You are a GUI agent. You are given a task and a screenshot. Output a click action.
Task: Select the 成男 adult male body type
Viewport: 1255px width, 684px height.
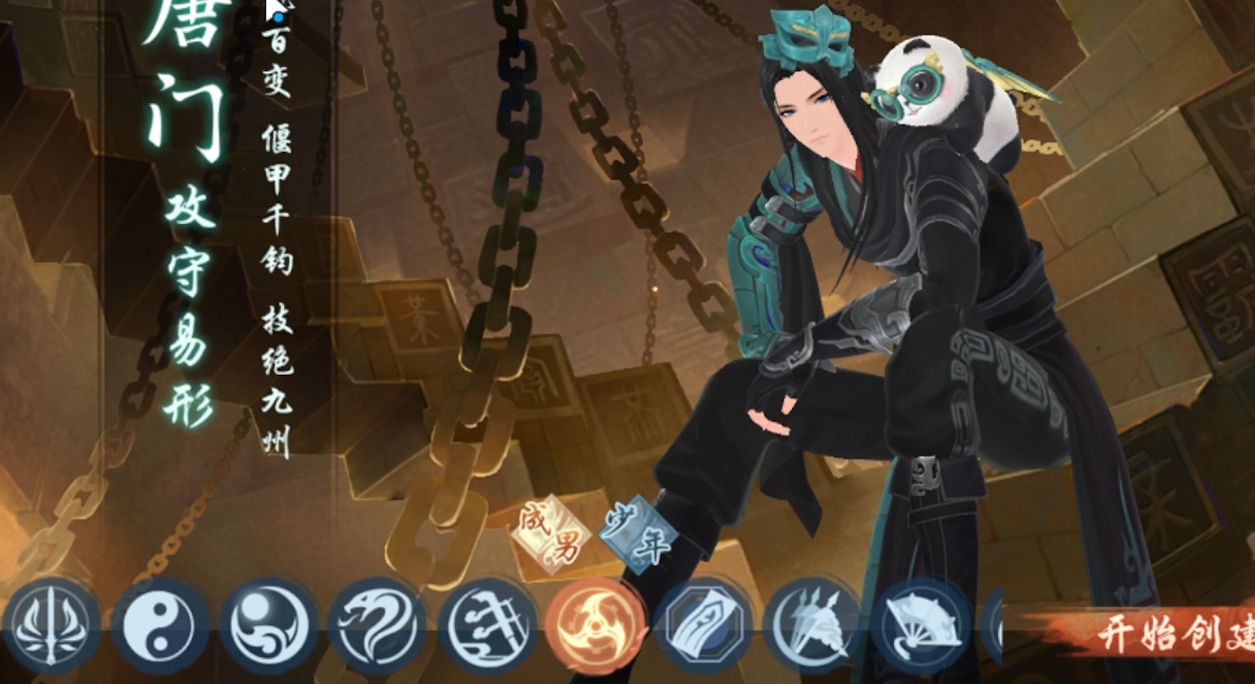[x=549, y=531]
